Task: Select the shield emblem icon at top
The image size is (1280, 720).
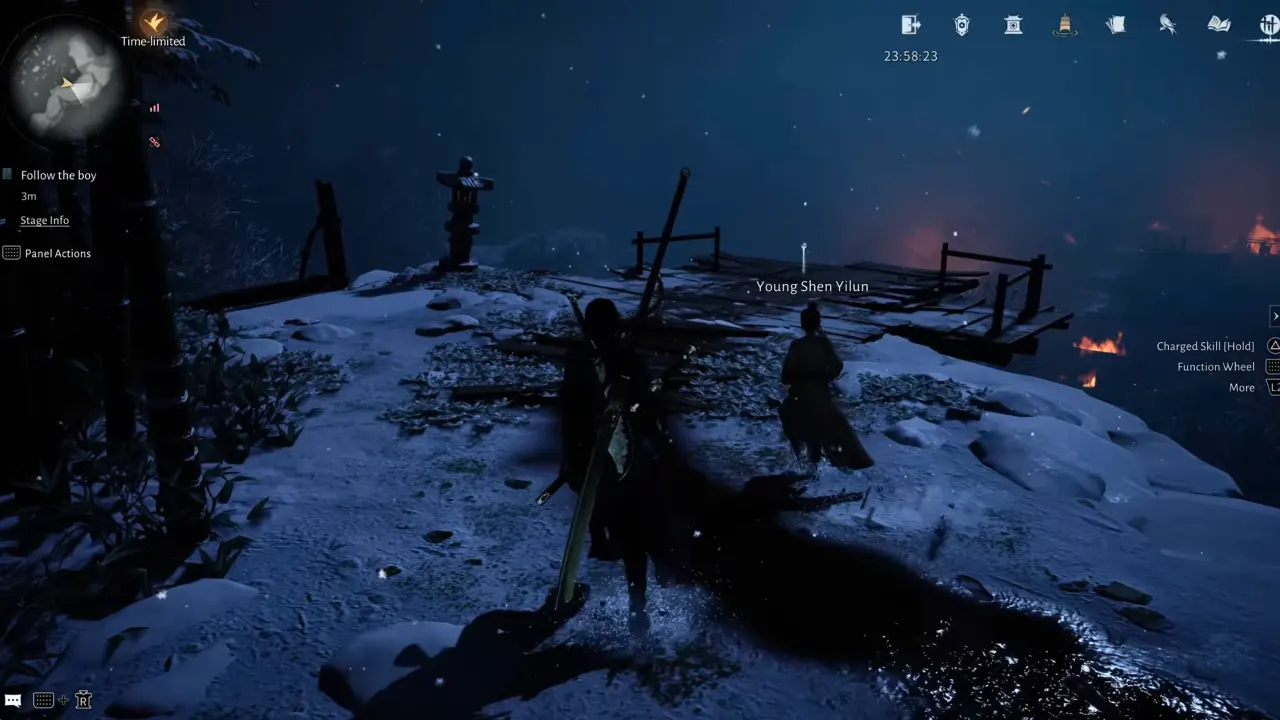Action: [x=961, y=25]
